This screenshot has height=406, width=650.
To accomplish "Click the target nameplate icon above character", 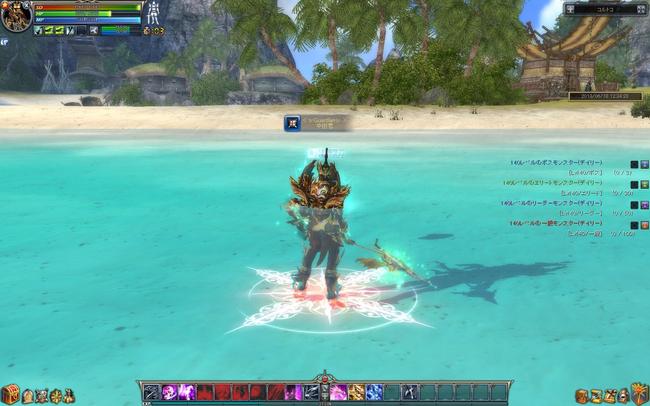I will [x=293, y=122].
